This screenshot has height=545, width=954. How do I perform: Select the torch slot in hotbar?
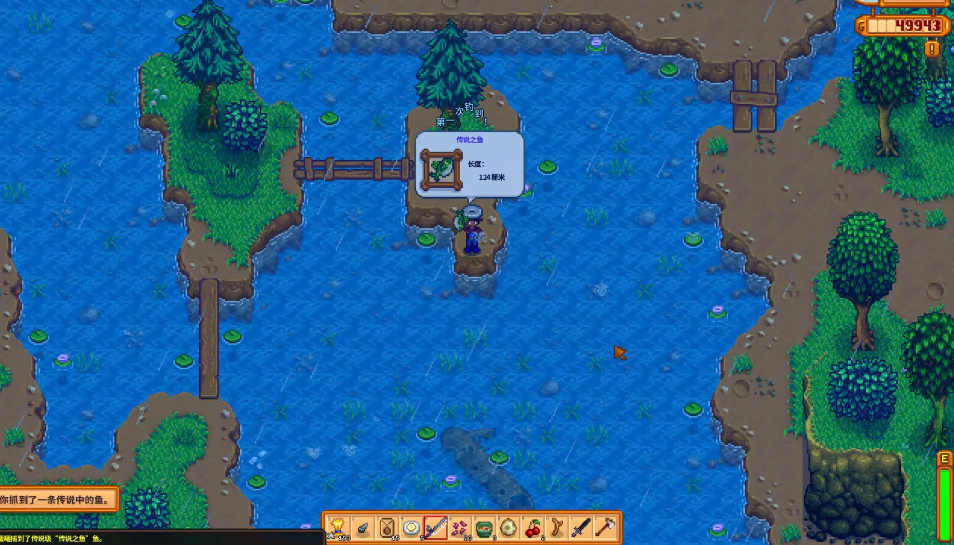[338, 527]
